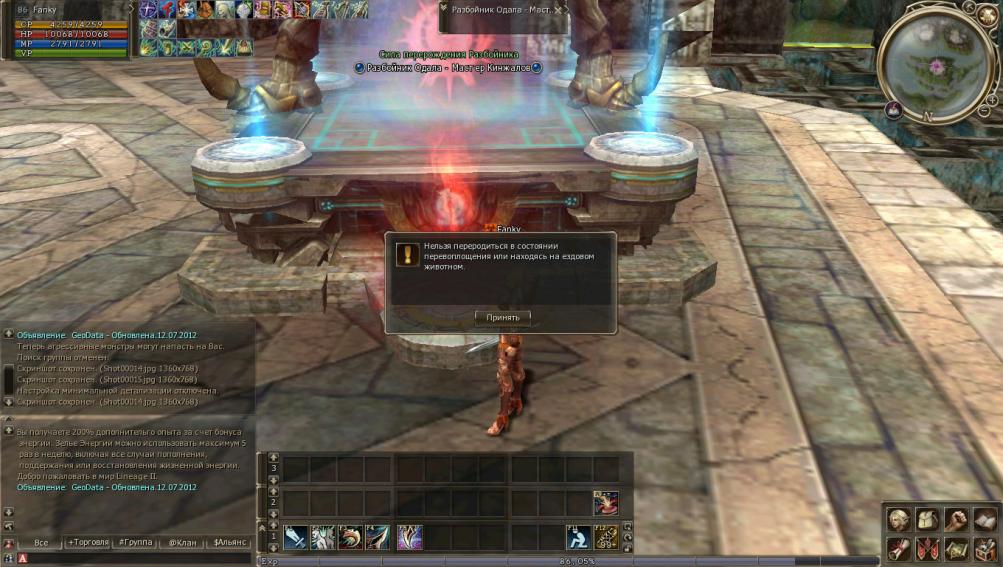The height and width of the screenshot is (567, 1003).
Task: Click the Принять button in the warning dialog
Action: [x=502, y=317]
